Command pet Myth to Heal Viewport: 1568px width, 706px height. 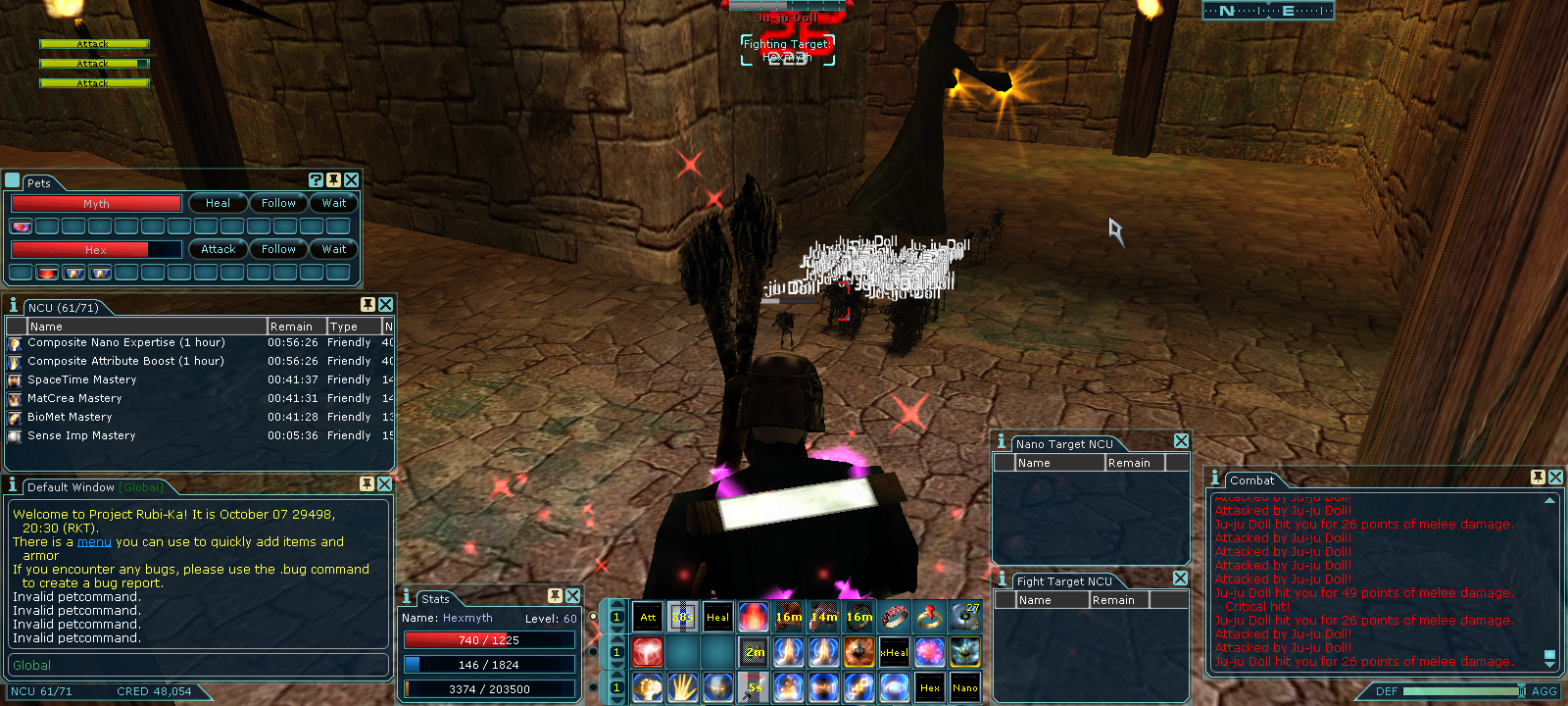coord(218,203)
